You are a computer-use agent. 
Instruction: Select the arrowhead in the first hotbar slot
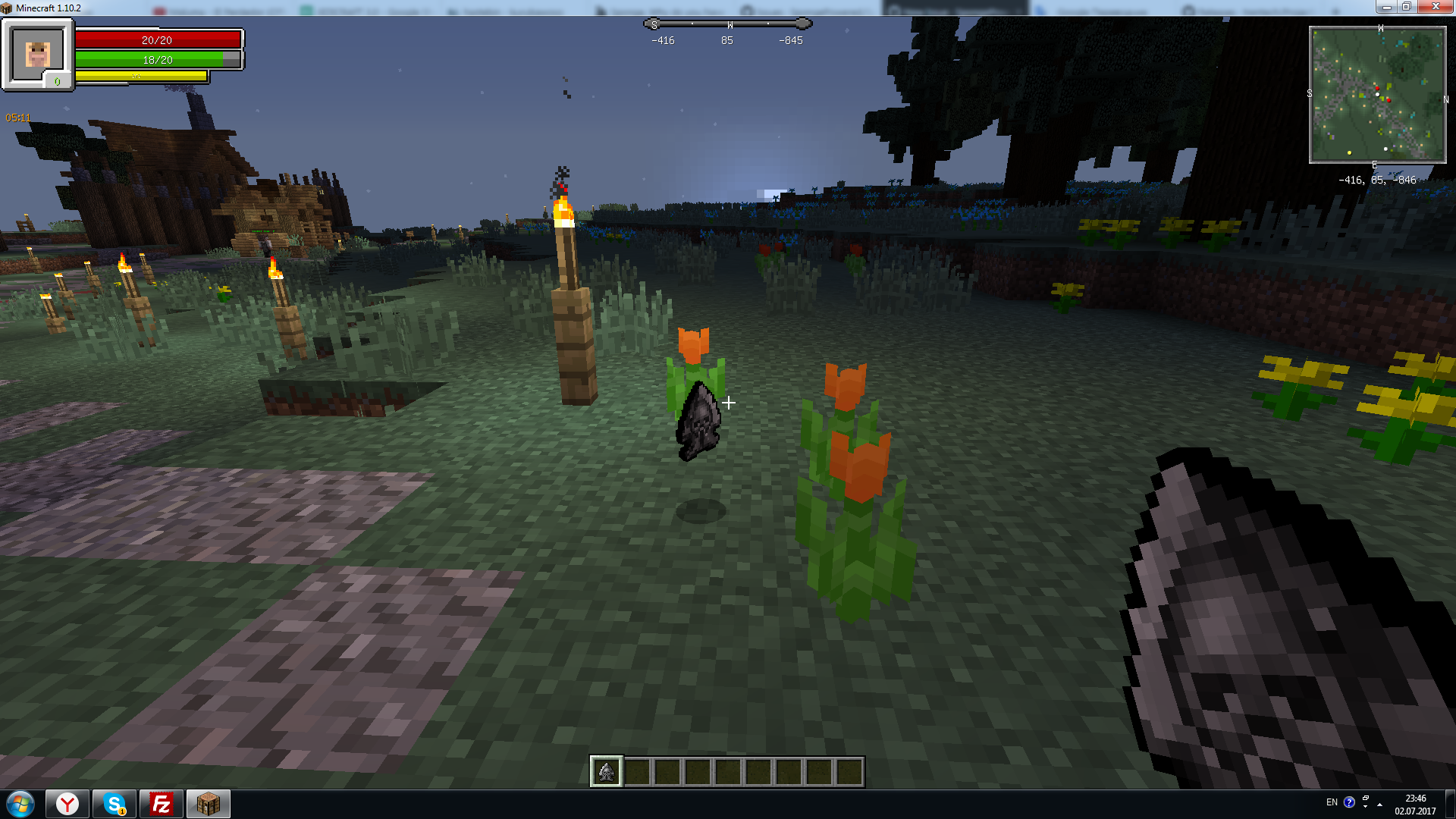click(607, 770)
